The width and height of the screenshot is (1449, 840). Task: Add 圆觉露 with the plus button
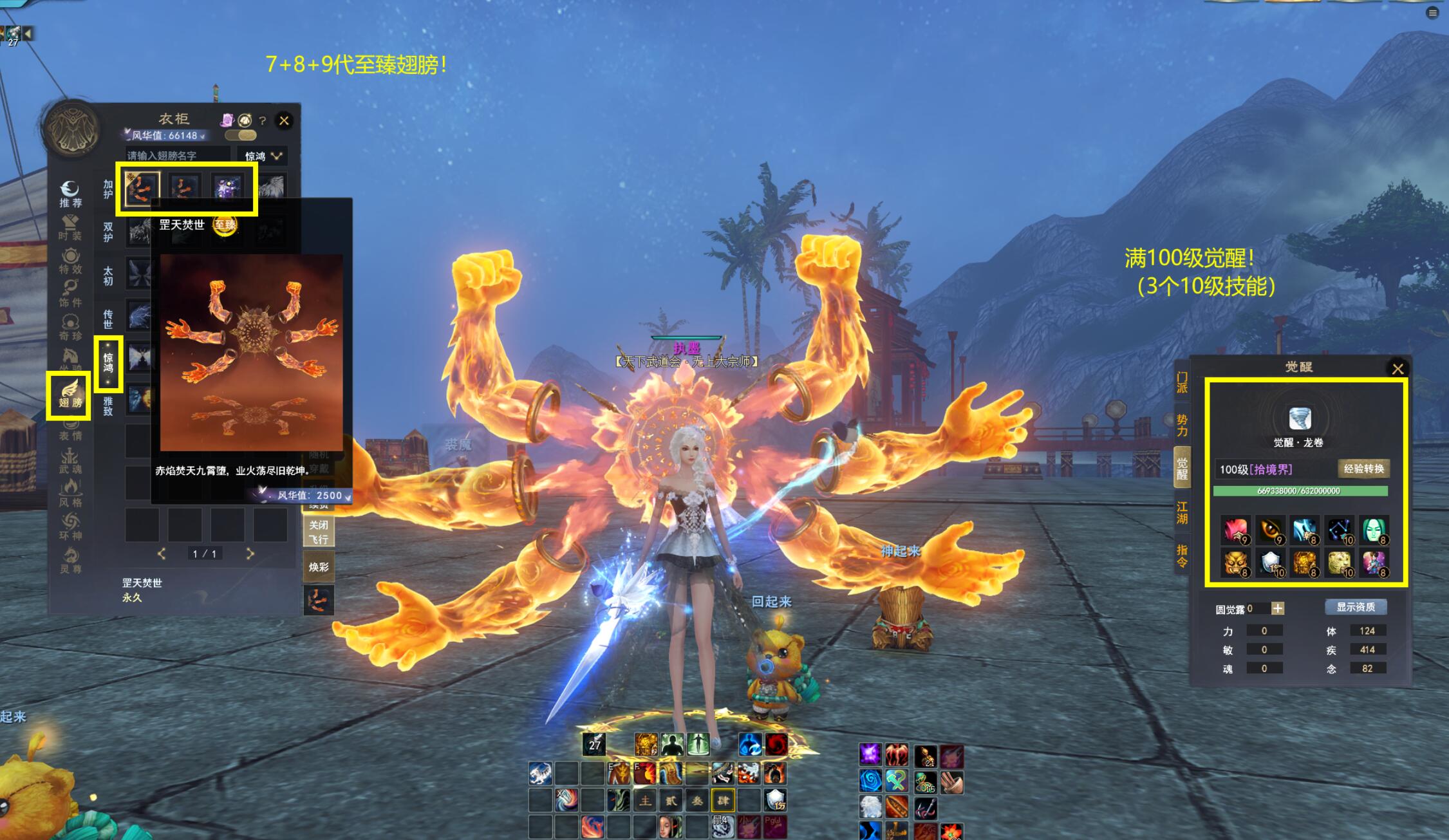click(x=1278, y=608)
